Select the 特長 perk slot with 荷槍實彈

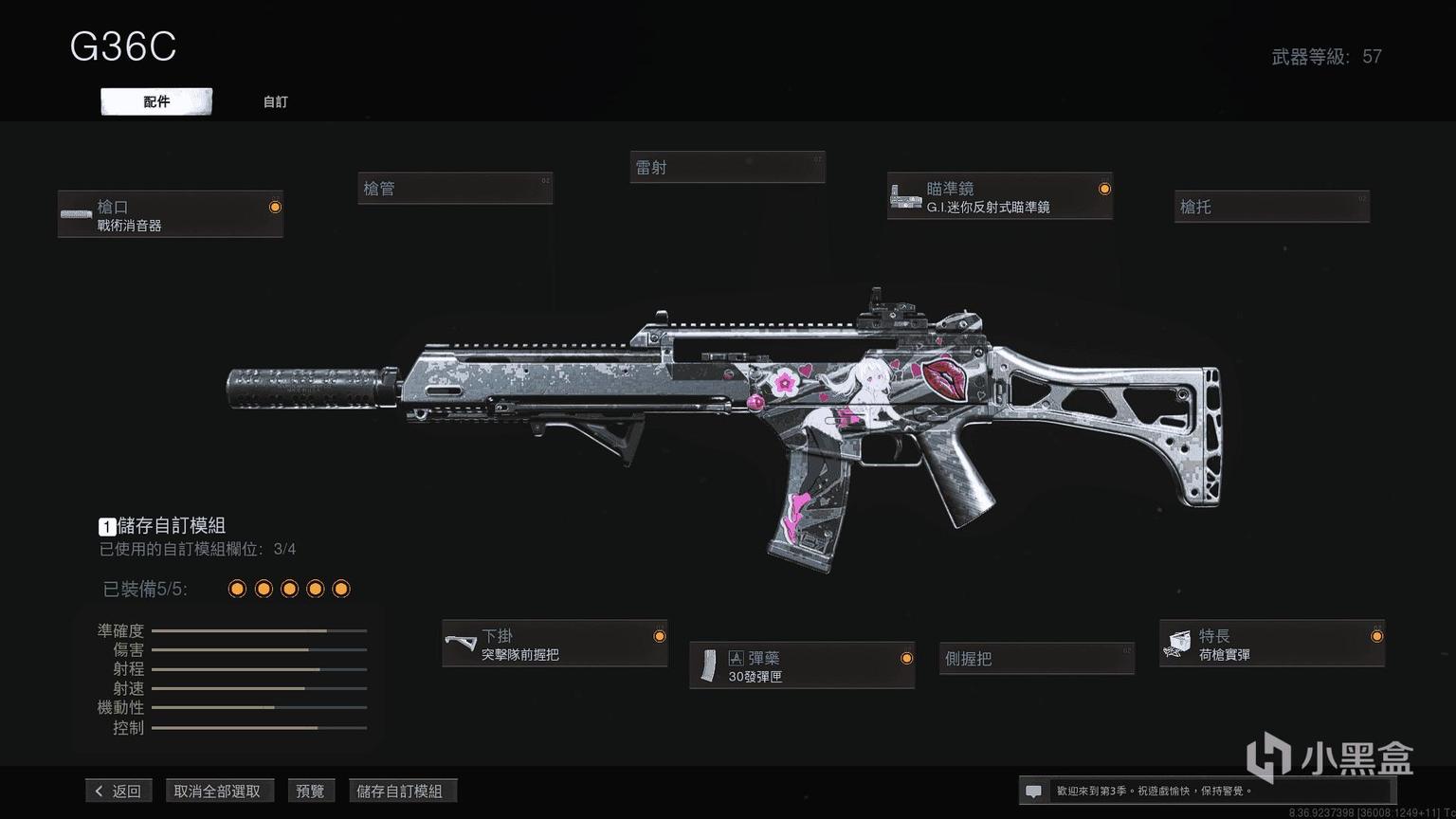point(1271,645)
